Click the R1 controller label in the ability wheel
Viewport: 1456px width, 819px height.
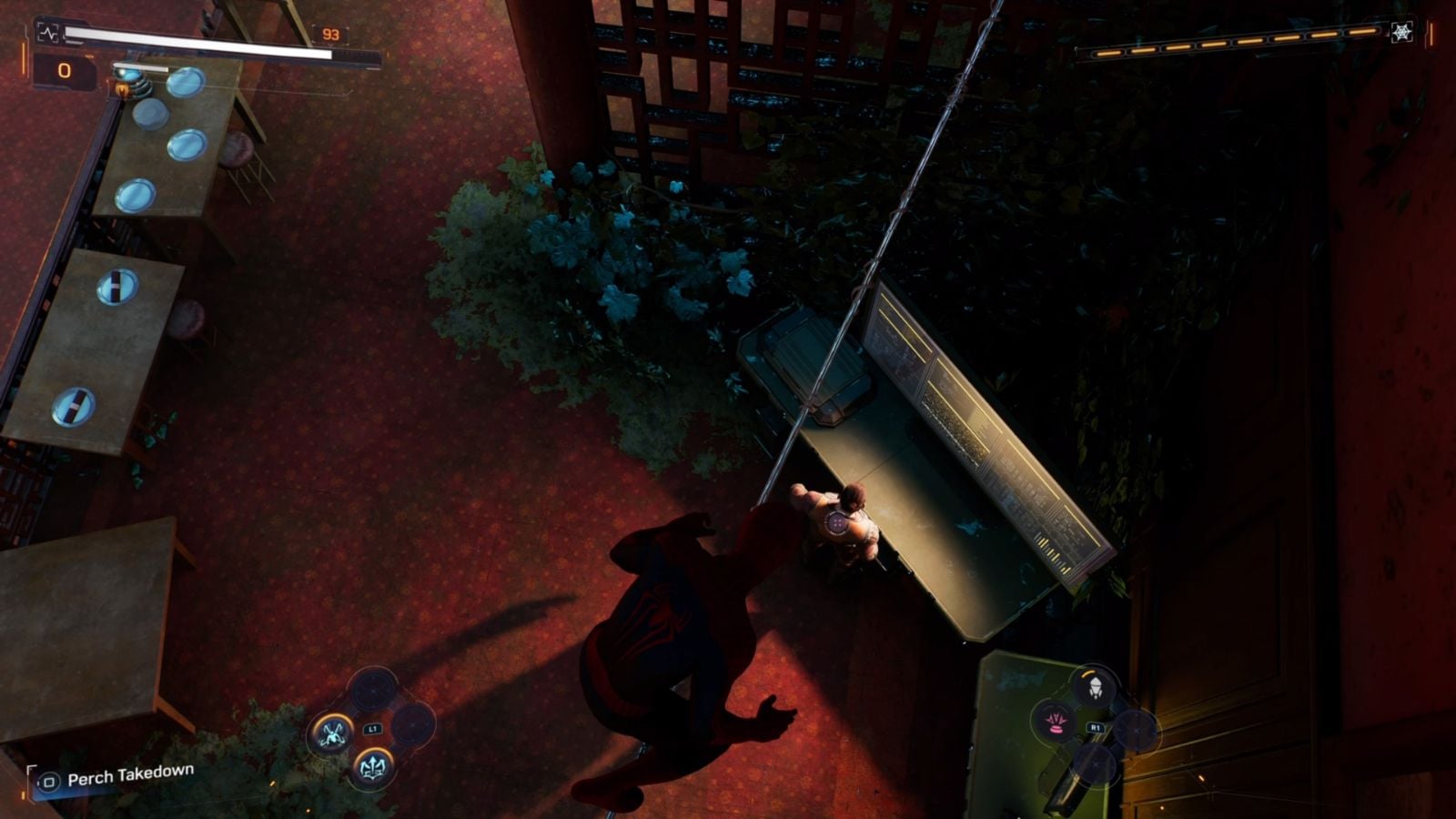click(1096, 726)
